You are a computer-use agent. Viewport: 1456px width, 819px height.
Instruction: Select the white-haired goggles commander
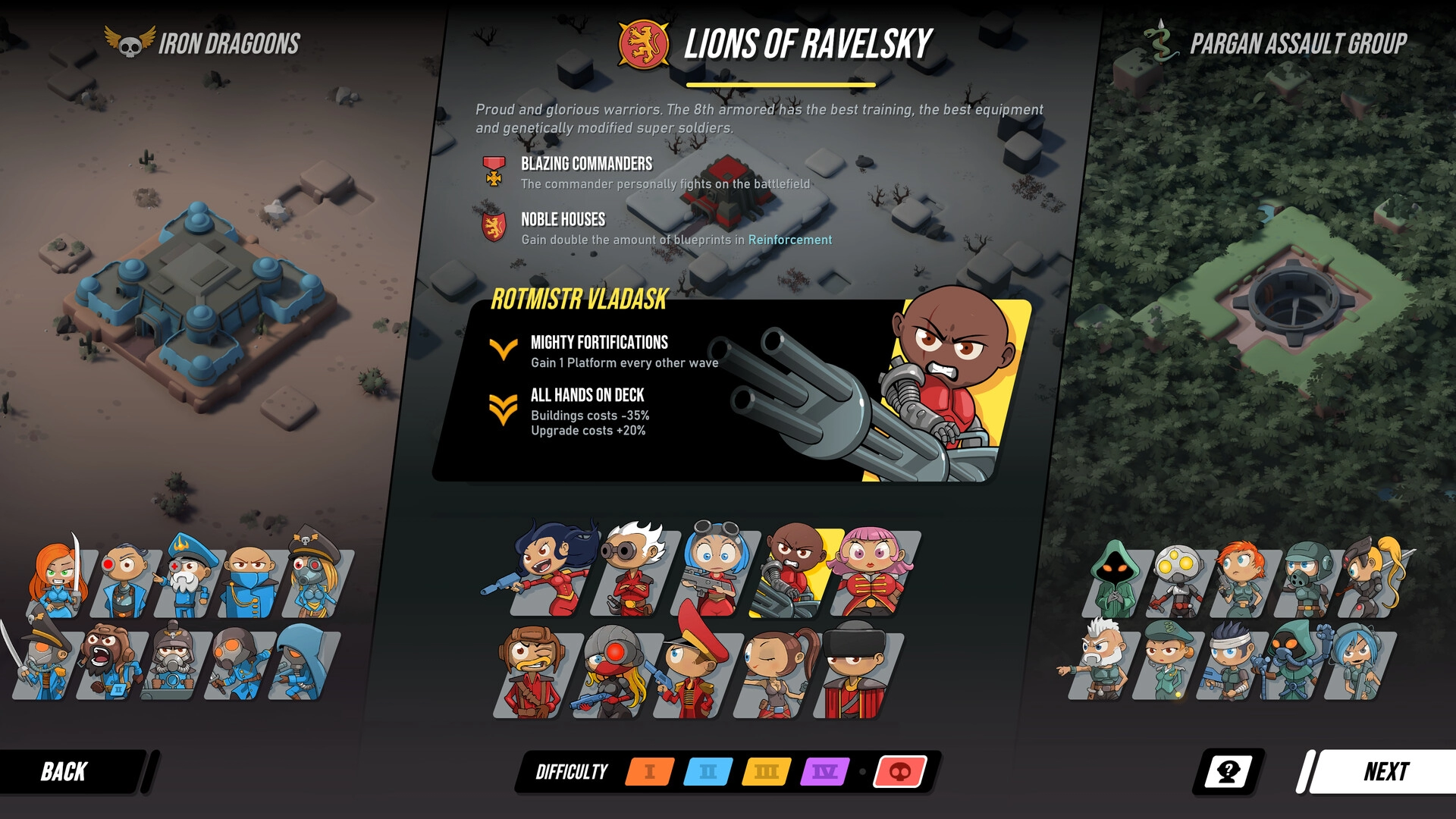632,569
